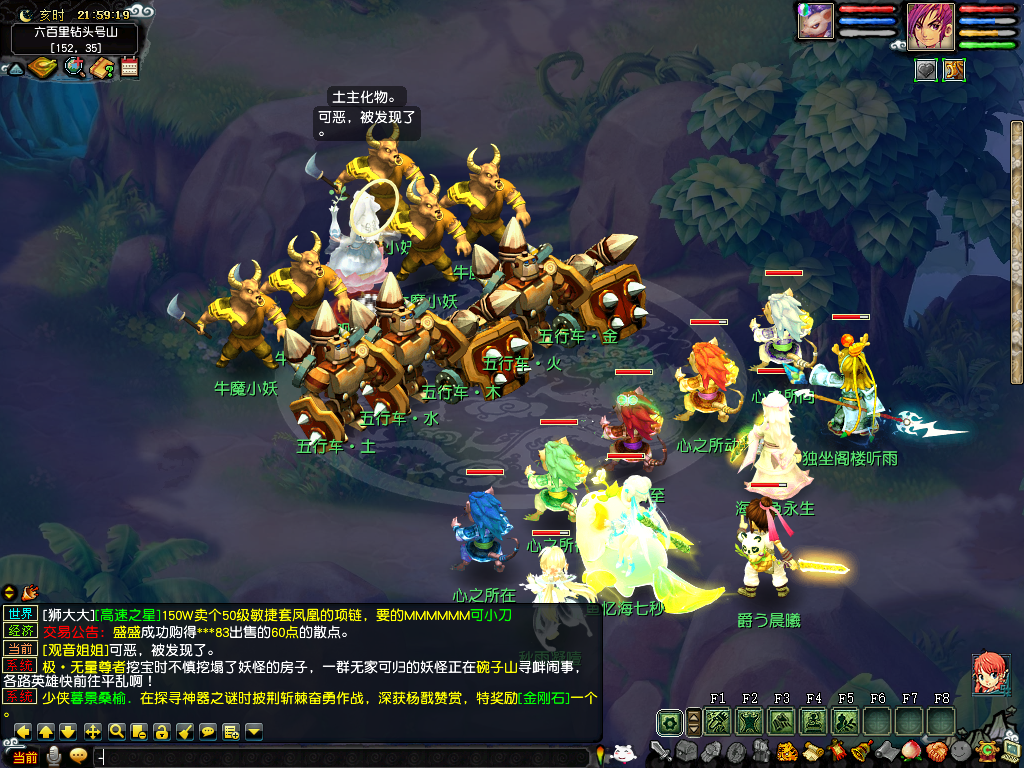Image resolution: width=1024 pixels, height=768 pixels.
Task: Switch to the 世界 chat channel
Action: pos(19,614)
